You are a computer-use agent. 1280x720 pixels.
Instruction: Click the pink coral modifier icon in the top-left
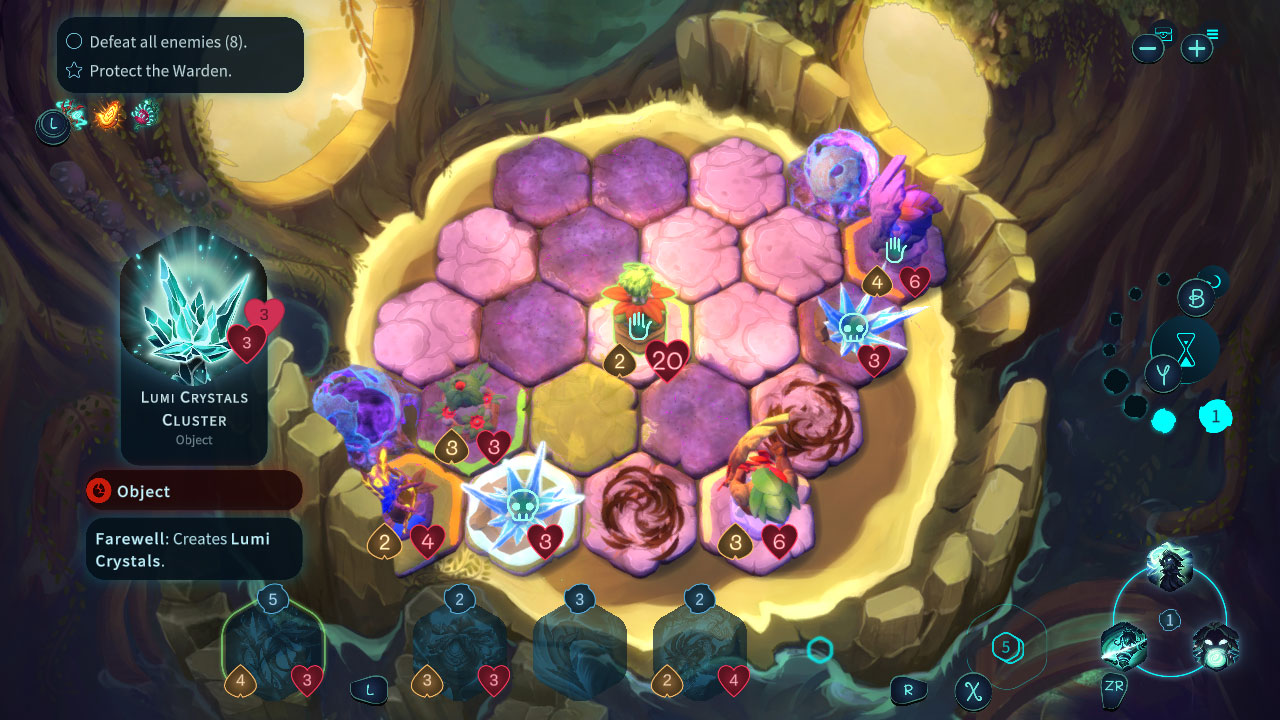click(x=144, y=116)
